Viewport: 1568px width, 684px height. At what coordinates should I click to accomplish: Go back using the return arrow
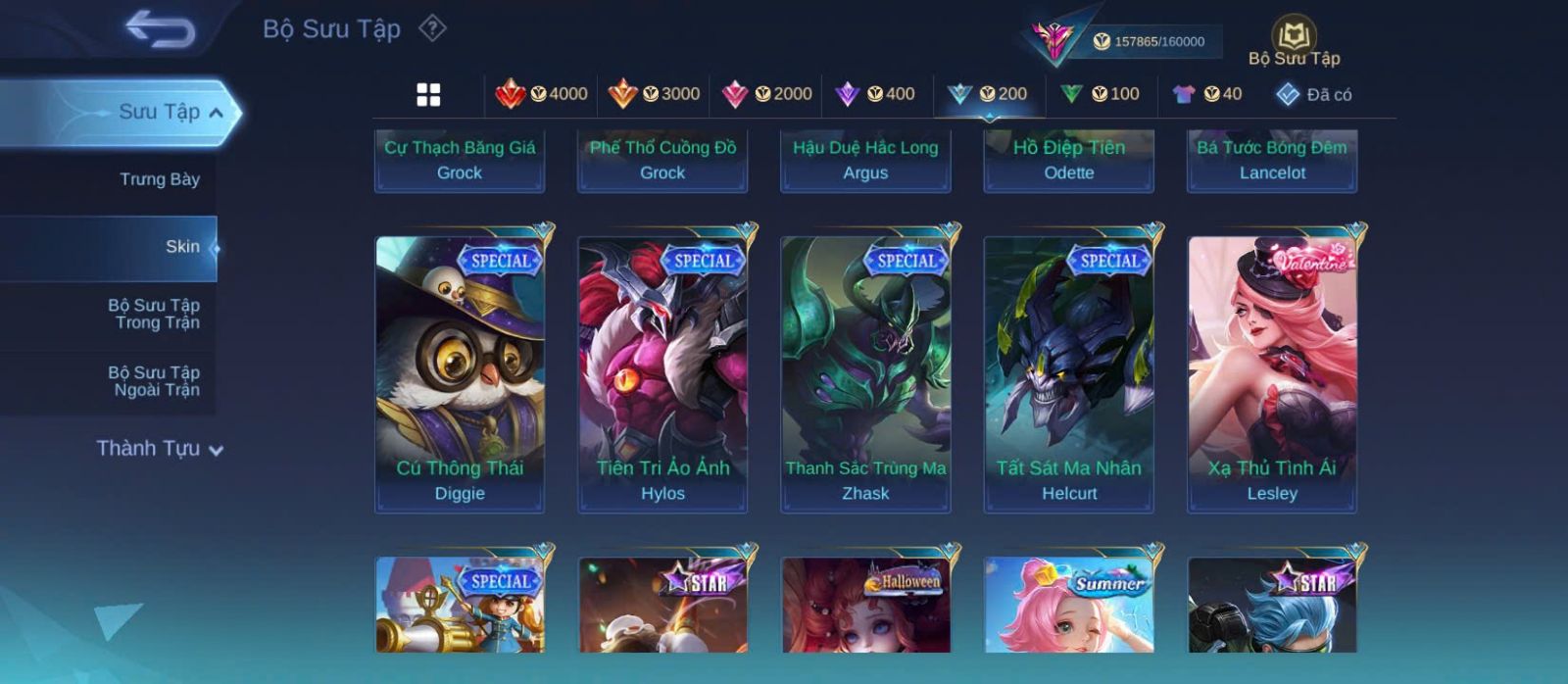[160, 29]
